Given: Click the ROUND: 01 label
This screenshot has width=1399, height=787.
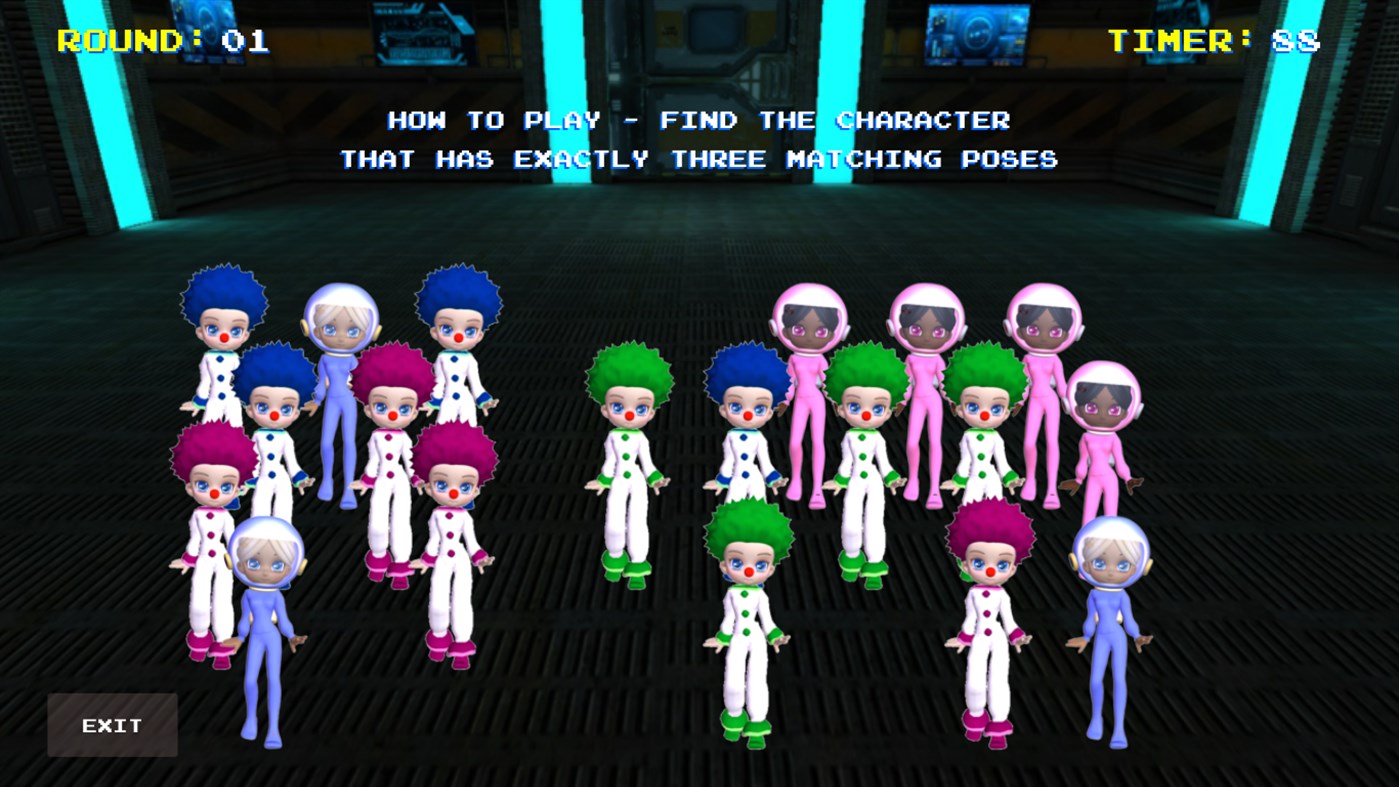Looking at the screenshot, I should (x=160, y=40).
